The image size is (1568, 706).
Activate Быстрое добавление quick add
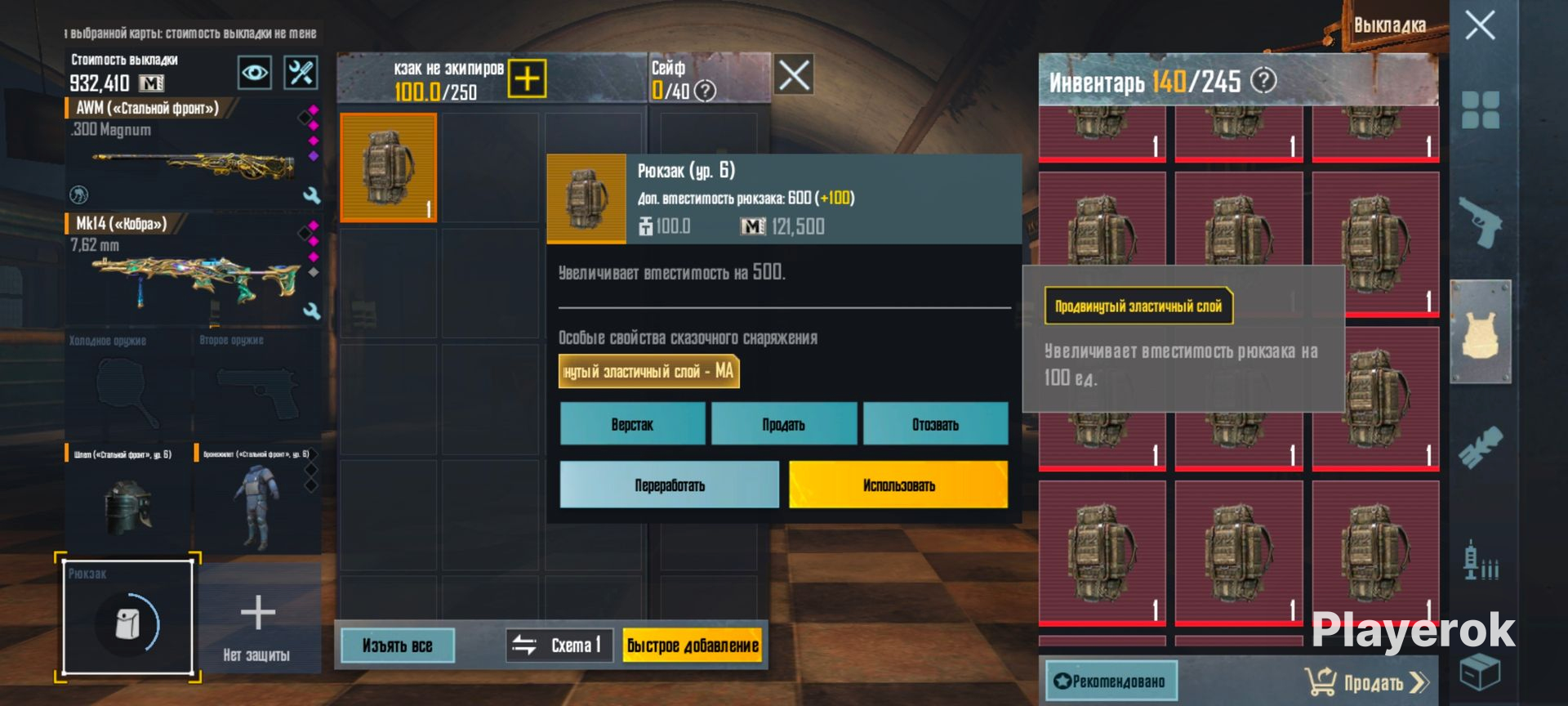[x=693, y=646]
